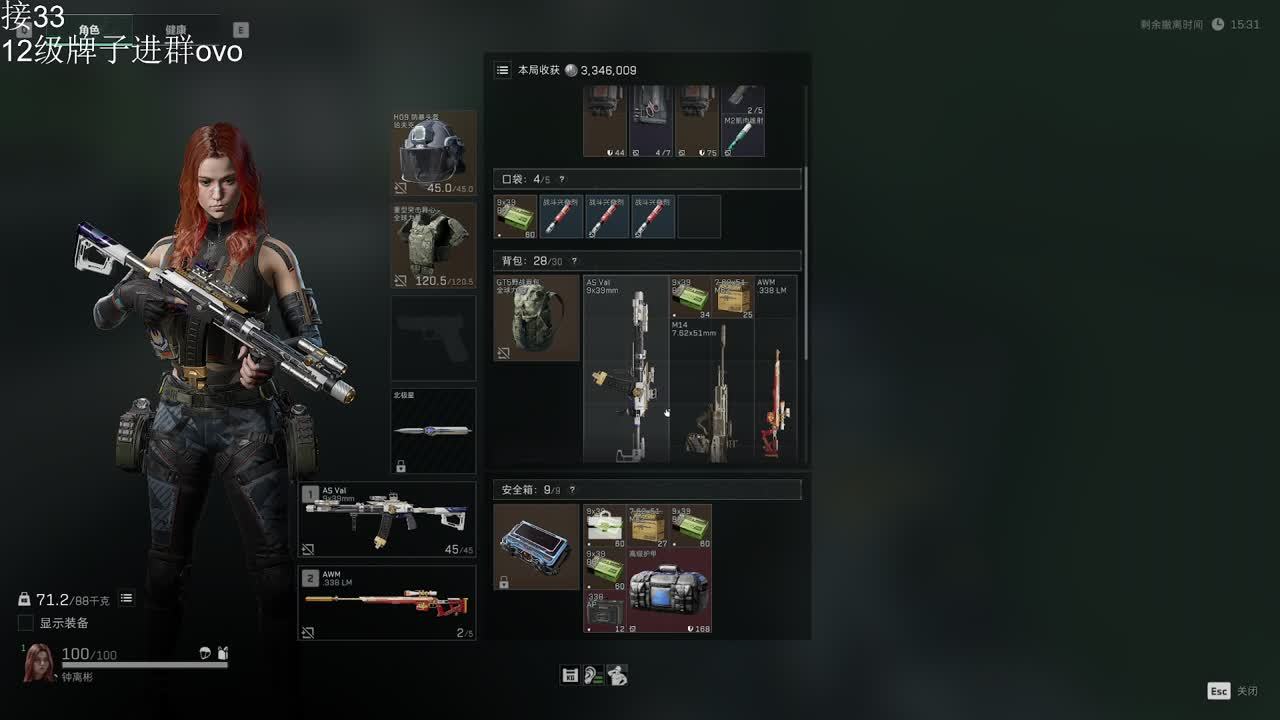Select the AS Val primary weapon slot
This screenshot has width=1280, height=720.
click(x=388, y=520)
